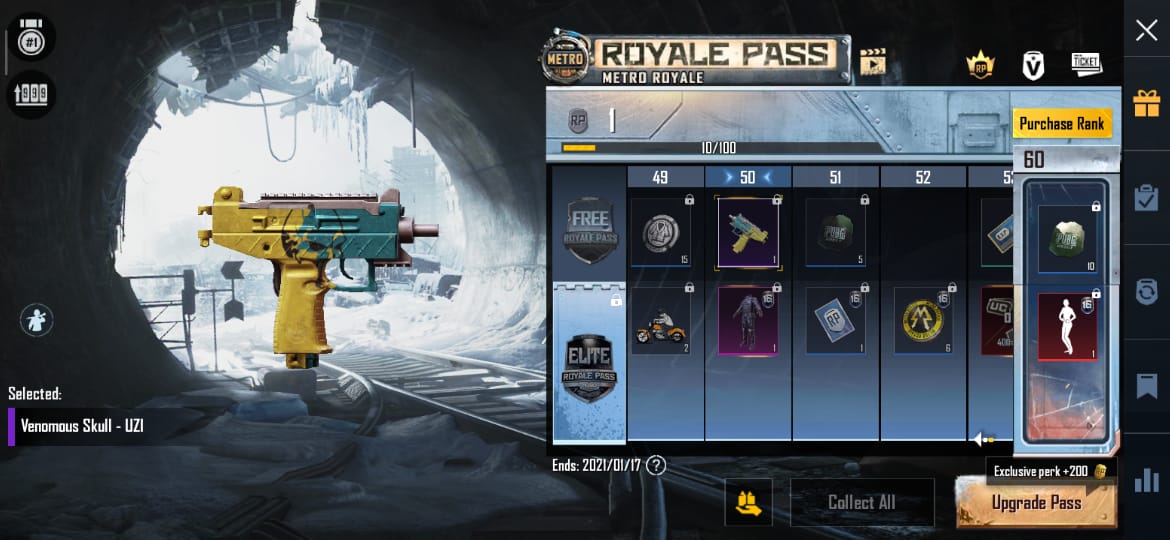
Task: Select the Free Royale Pass banner
Action: [589, 224]
